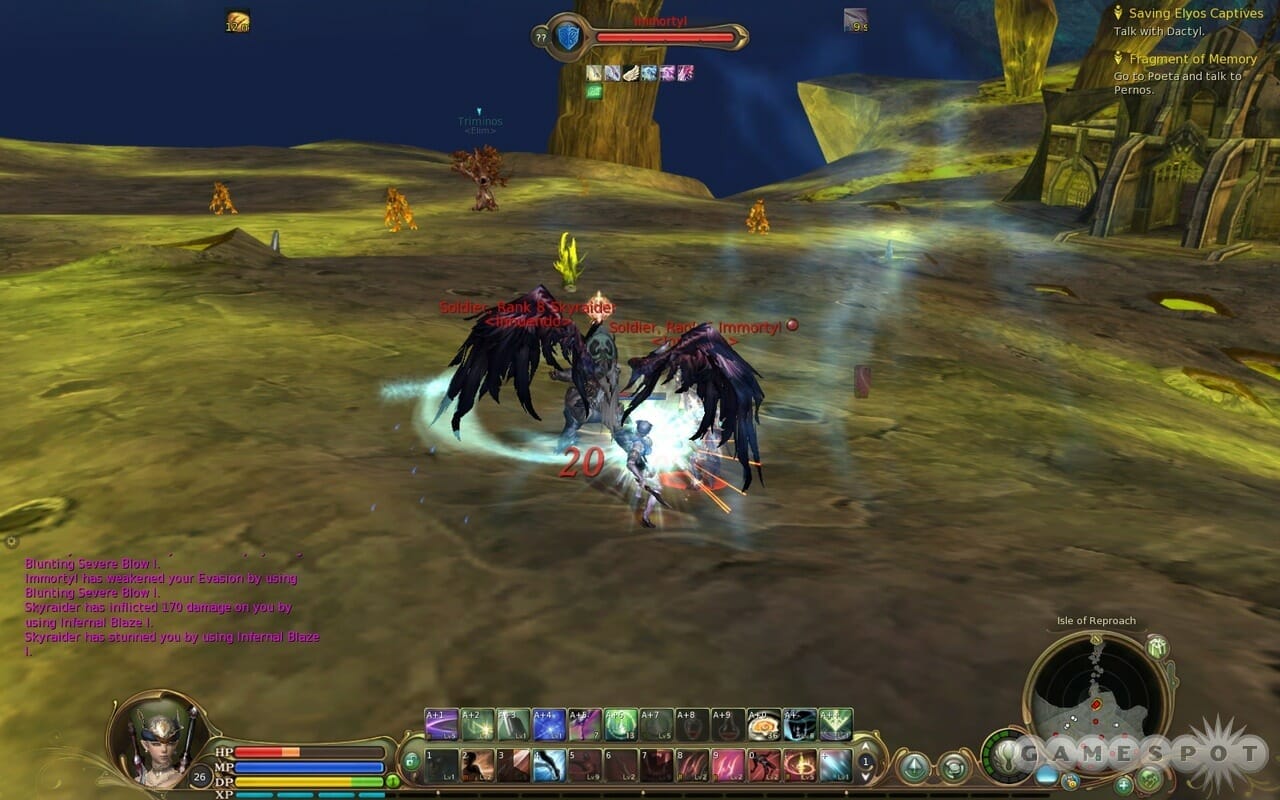The image size is (1280, 800).
Task: Activate the purple slash skill in slot A+1
Action: (441, 724)
